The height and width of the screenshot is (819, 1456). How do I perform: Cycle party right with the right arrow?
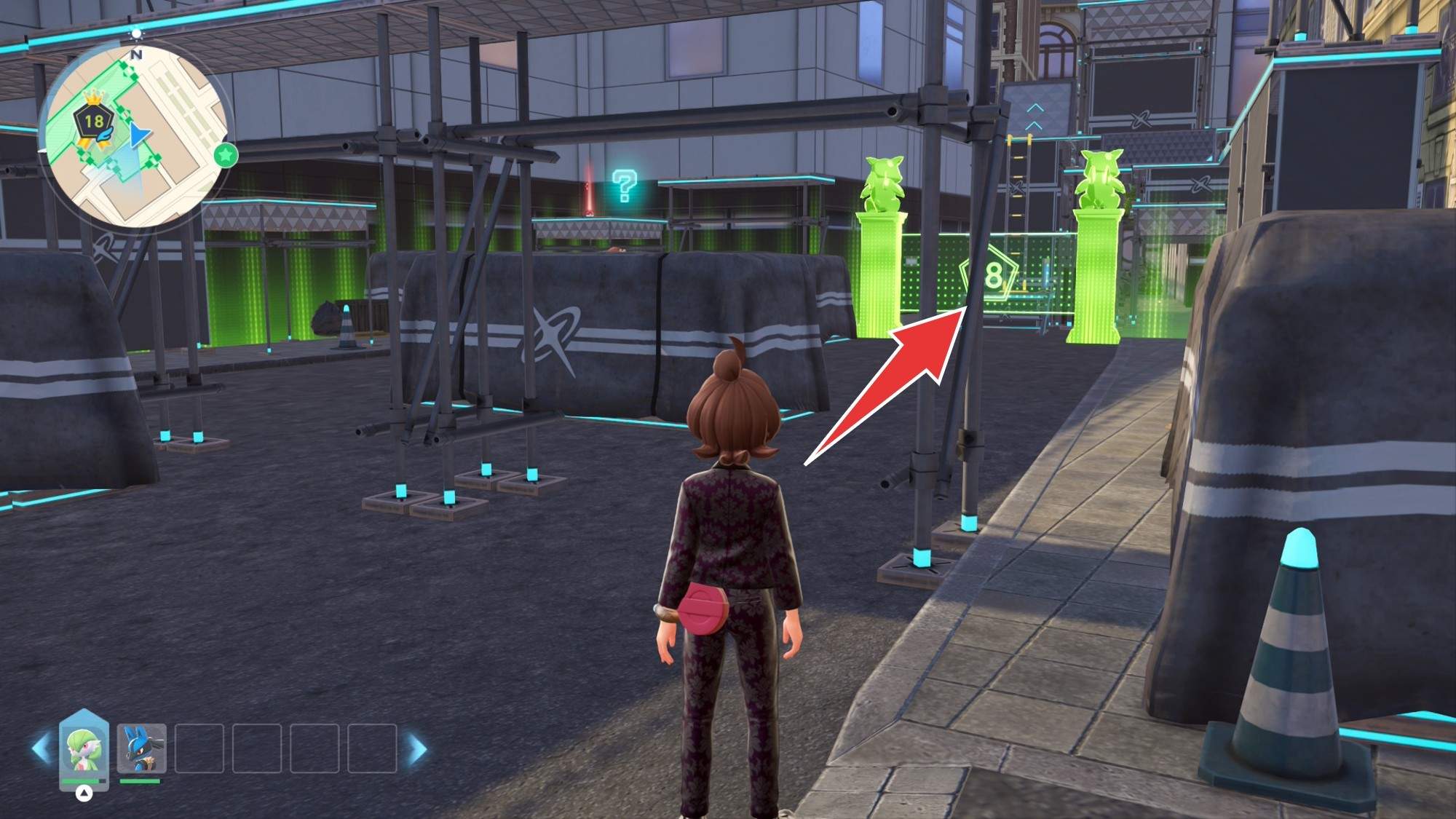click(x=418, y=749)
